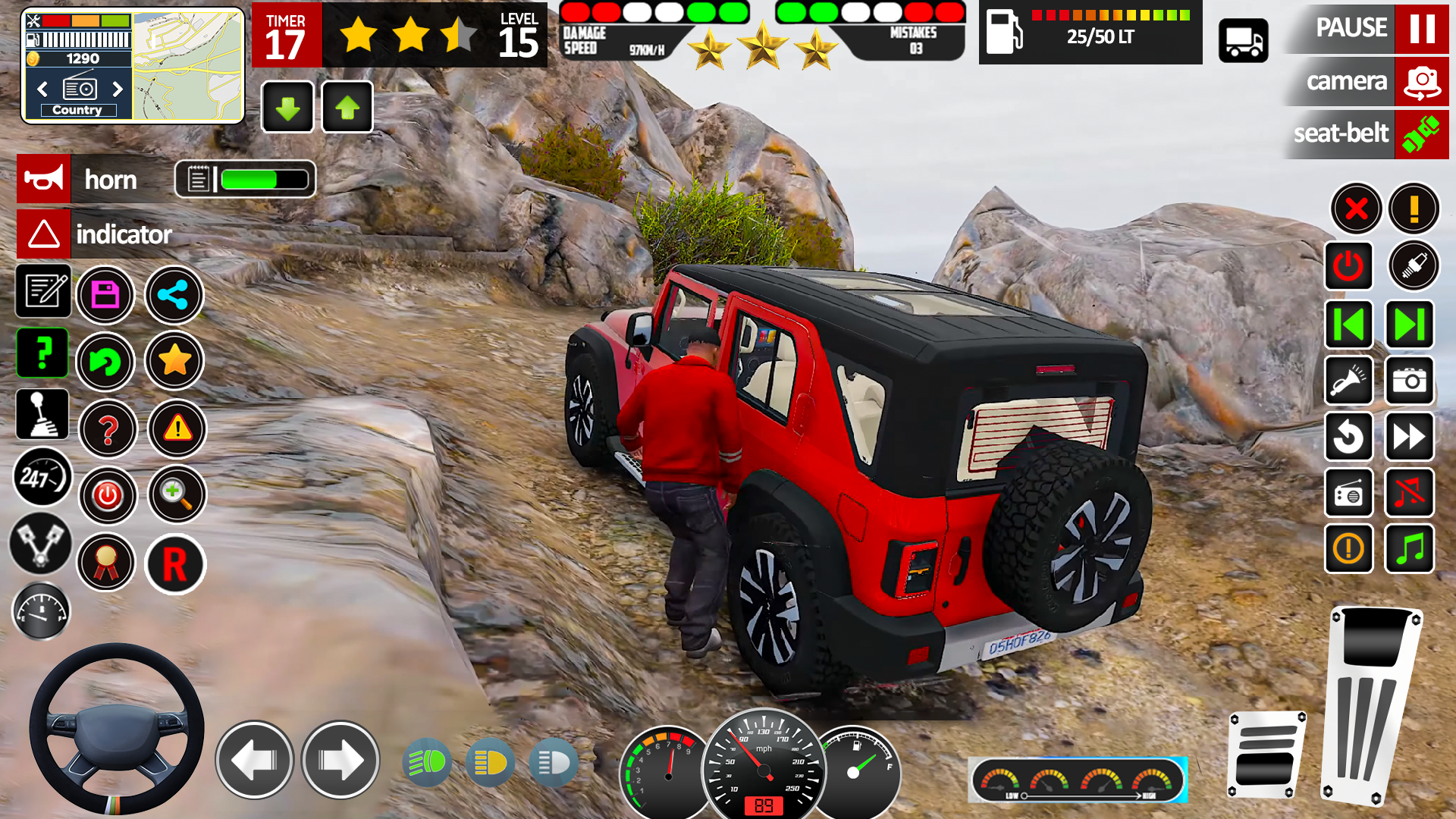Click the red R reset icon

(174, 564)
